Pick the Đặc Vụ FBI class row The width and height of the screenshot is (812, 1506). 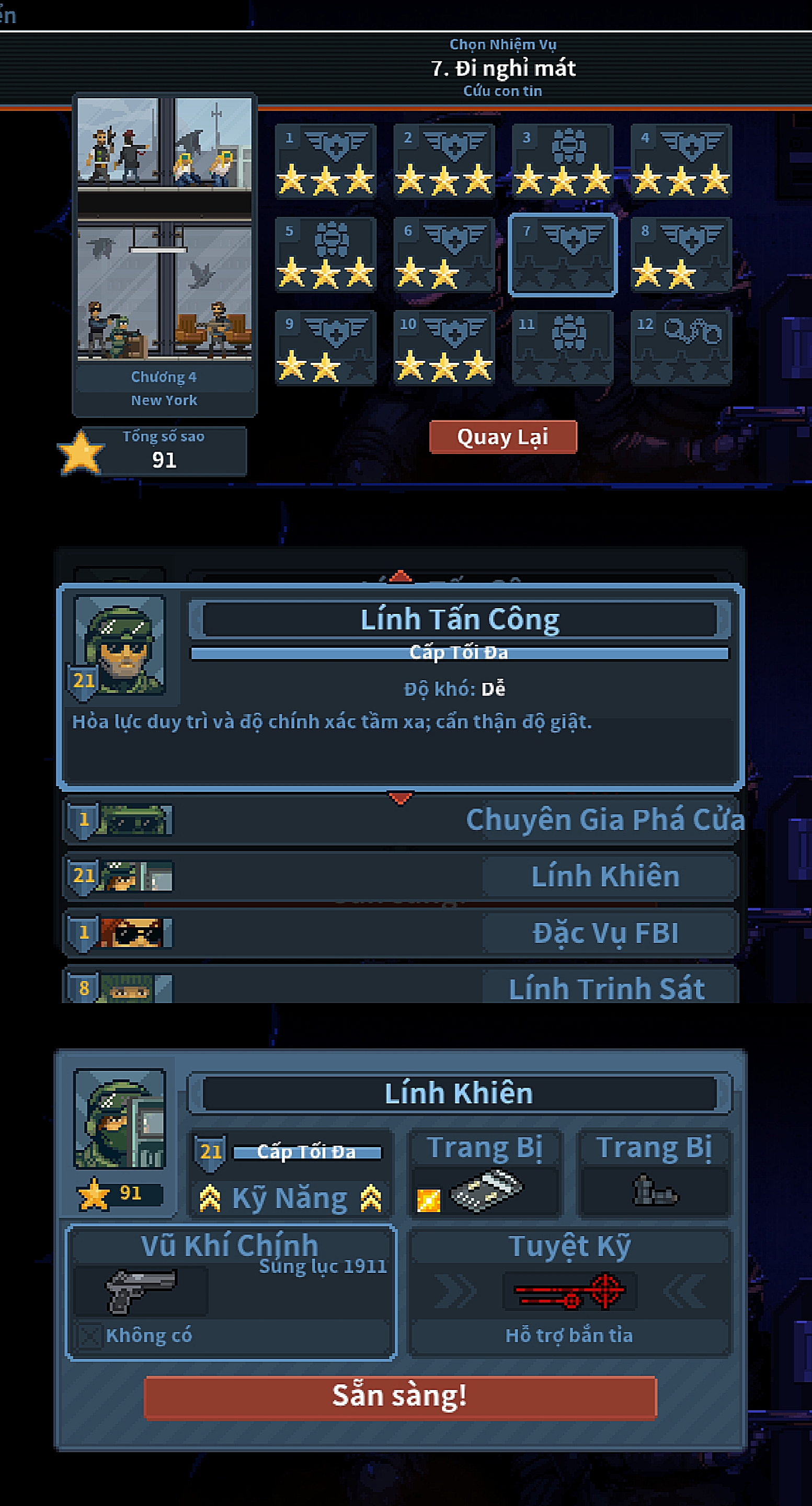pos(401,932)
